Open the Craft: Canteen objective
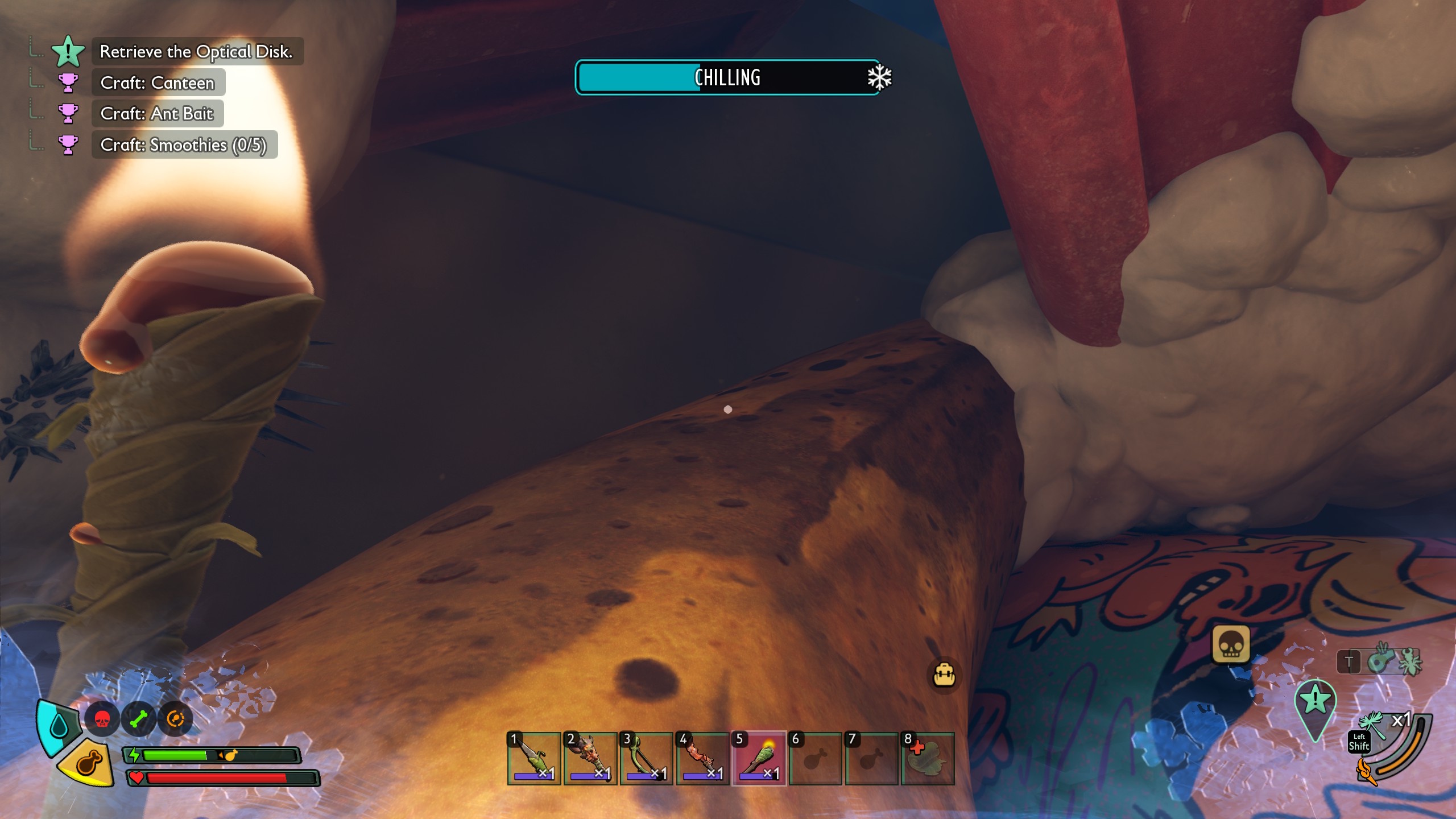 pyautogui.click(x=158, y=83)
